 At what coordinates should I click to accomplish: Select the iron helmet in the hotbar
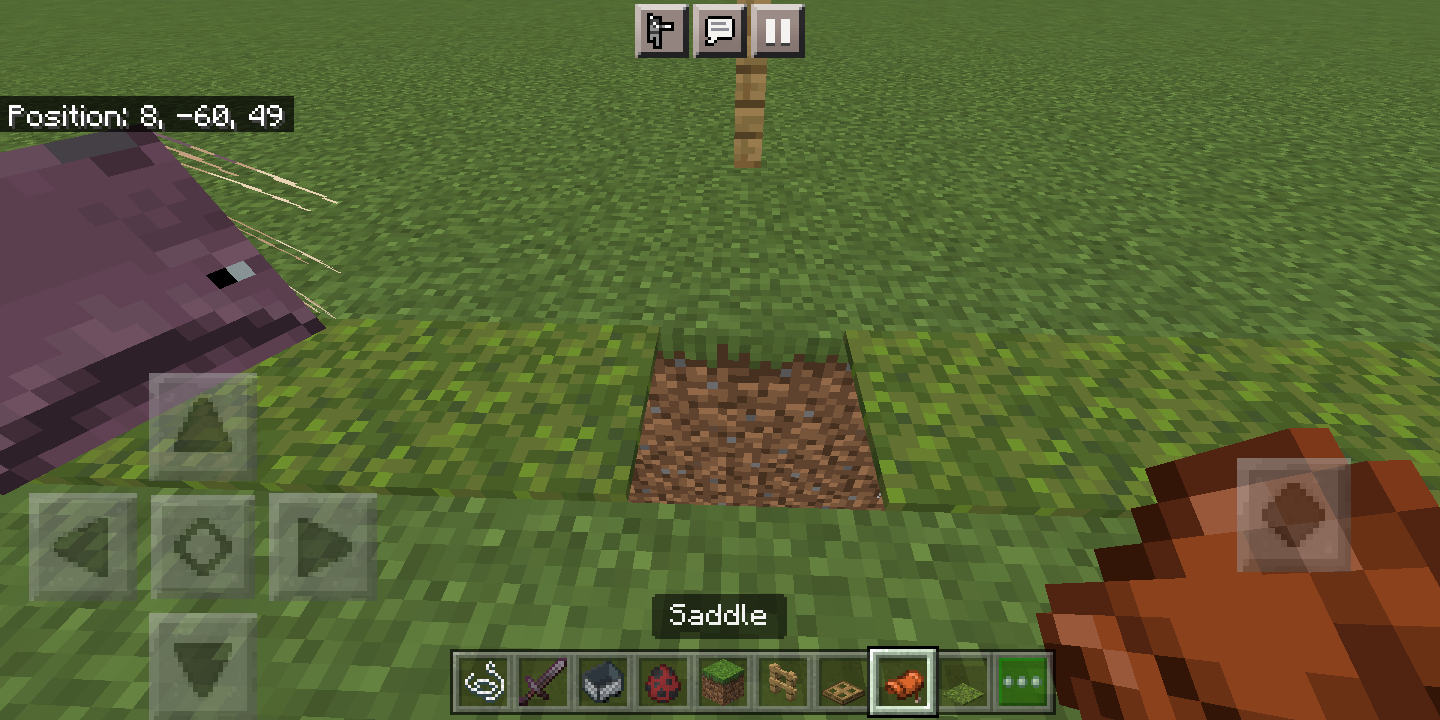point(602,679)
